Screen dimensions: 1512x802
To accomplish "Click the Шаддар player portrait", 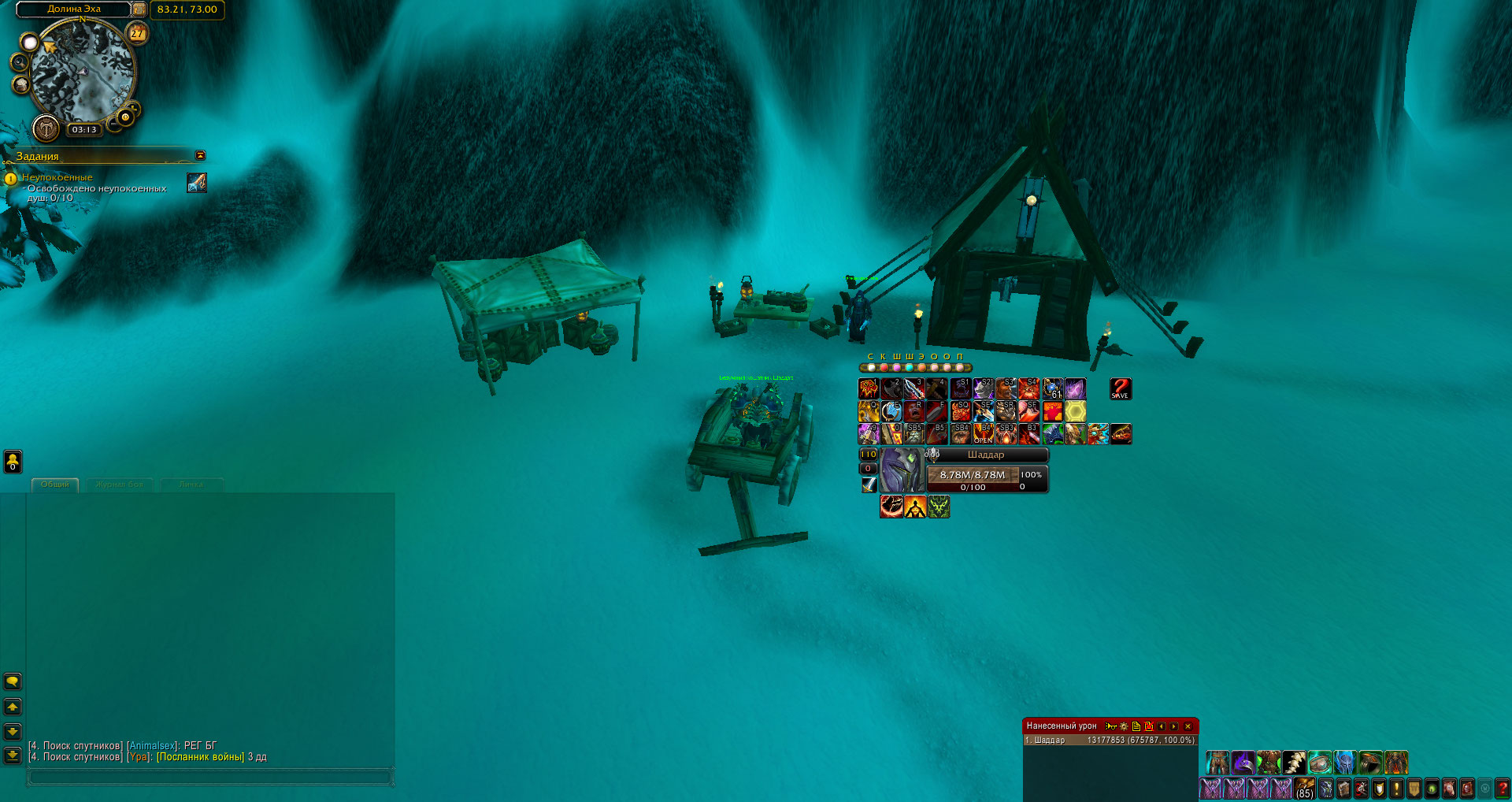I will pyautogui.click(x=900, y=470).
